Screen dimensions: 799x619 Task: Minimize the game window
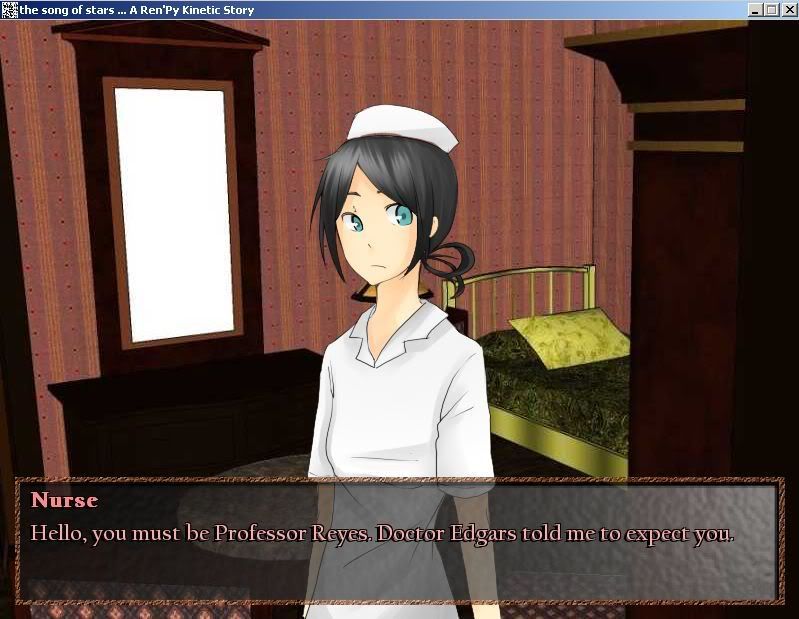point(756,10)
